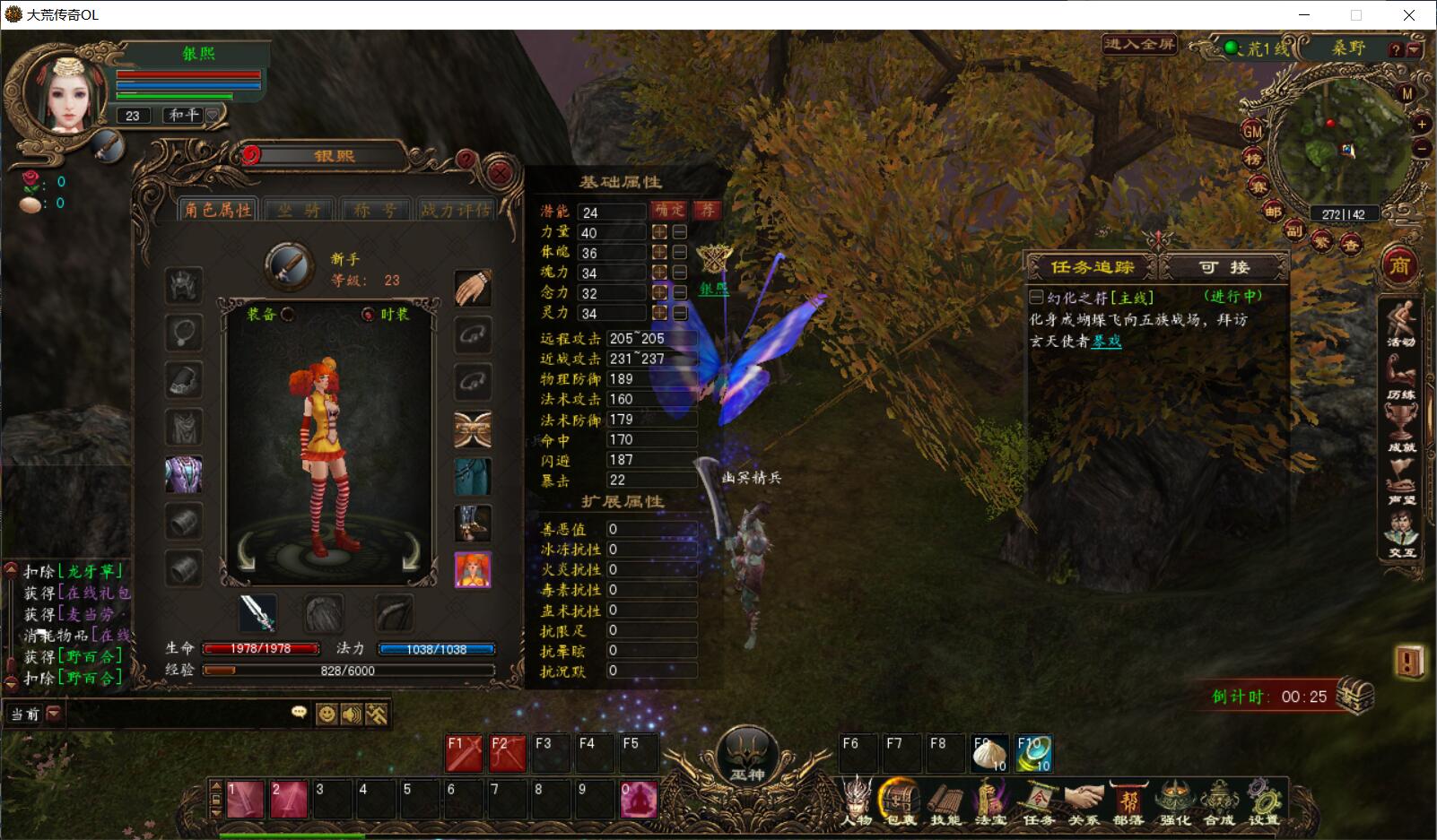Open the 商 shop button

1399,265
